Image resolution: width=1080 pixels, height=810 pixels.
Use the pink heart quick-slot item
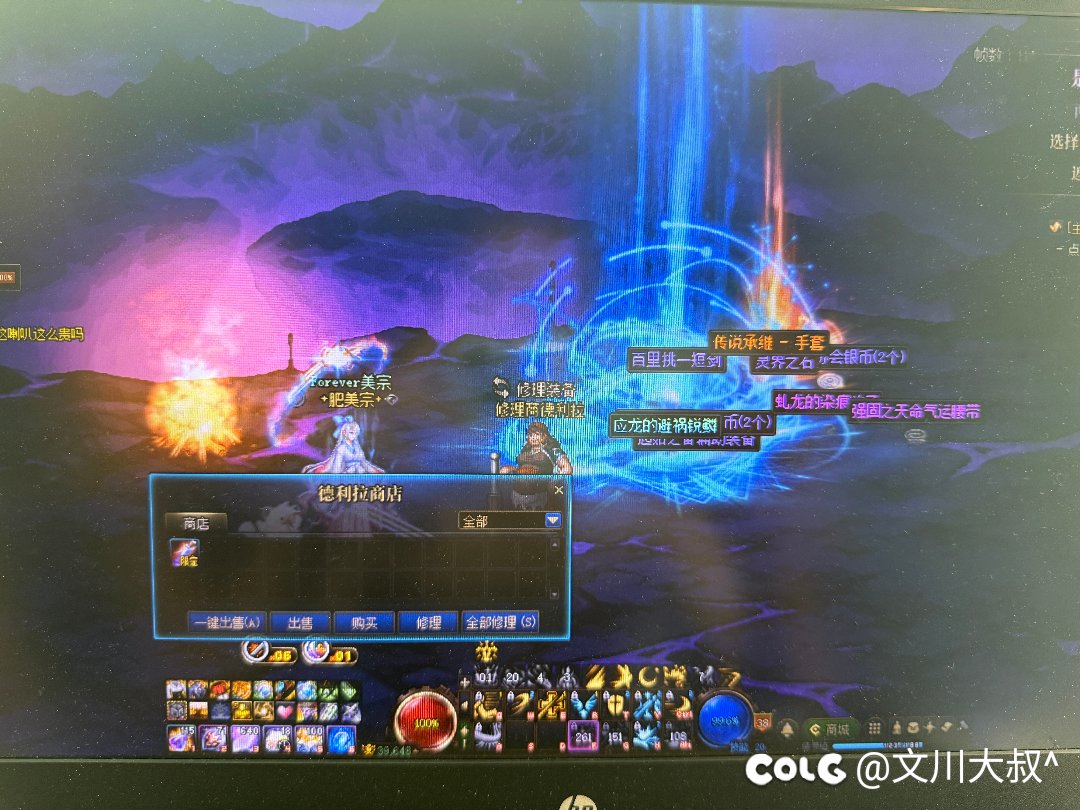[x=284, y=710]
